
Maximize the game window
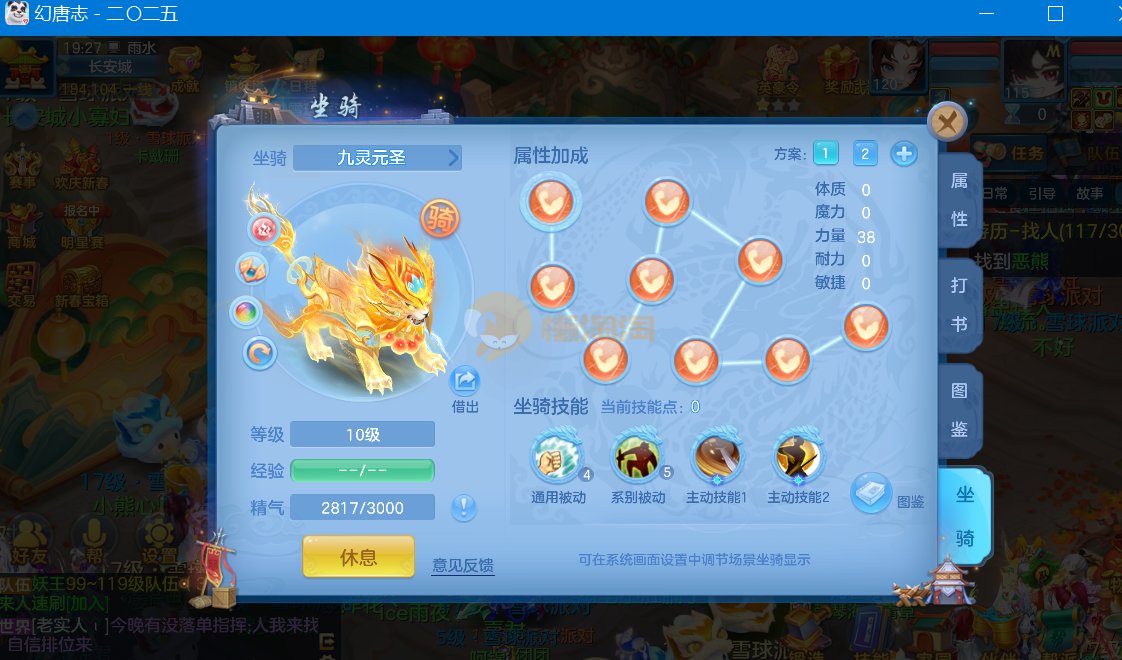(x=1055, y=14)
